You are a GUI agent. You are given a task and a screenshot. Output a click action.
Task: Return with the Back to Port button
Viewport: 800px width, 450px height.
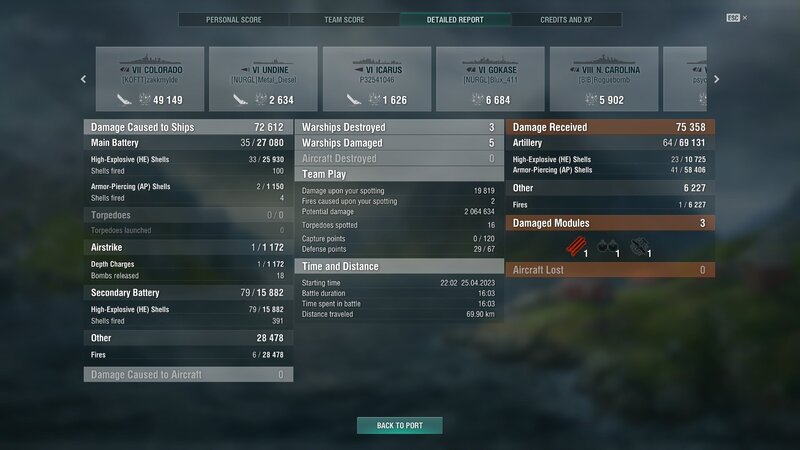coord(399,425)
